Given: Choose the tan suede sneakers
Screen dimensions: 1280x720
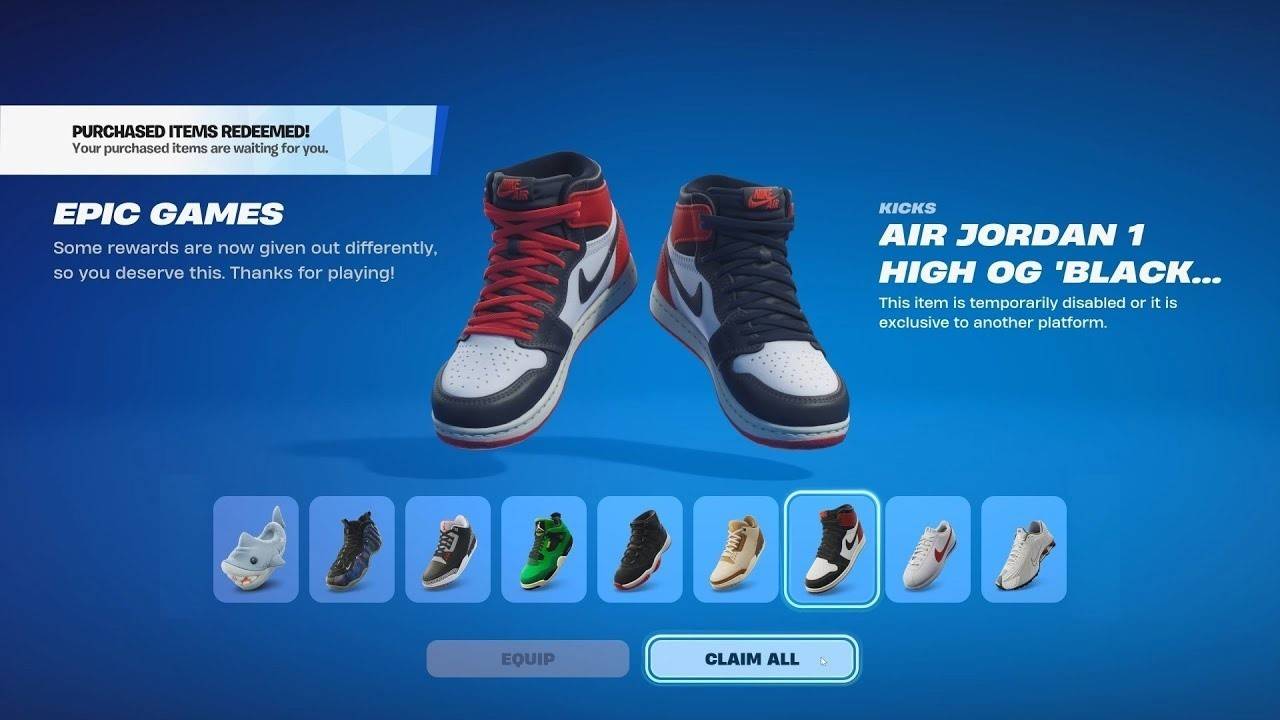Looking at the screenshot, I should pos(737,550).
